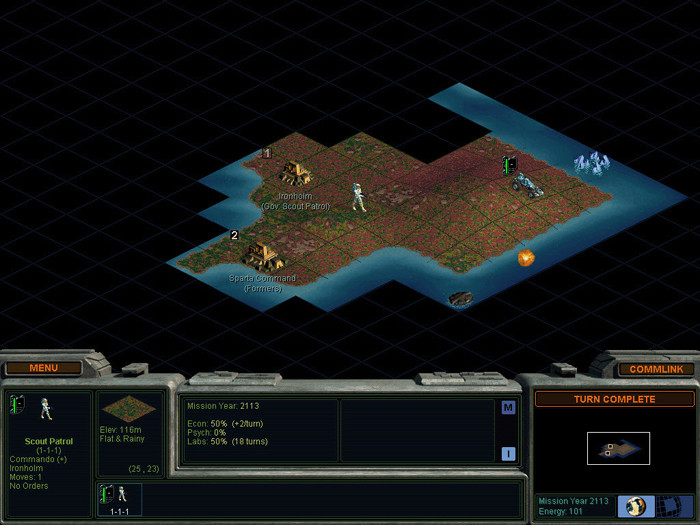Open the MENU button
Screen dimensions: 700x525
coord(43,367)
